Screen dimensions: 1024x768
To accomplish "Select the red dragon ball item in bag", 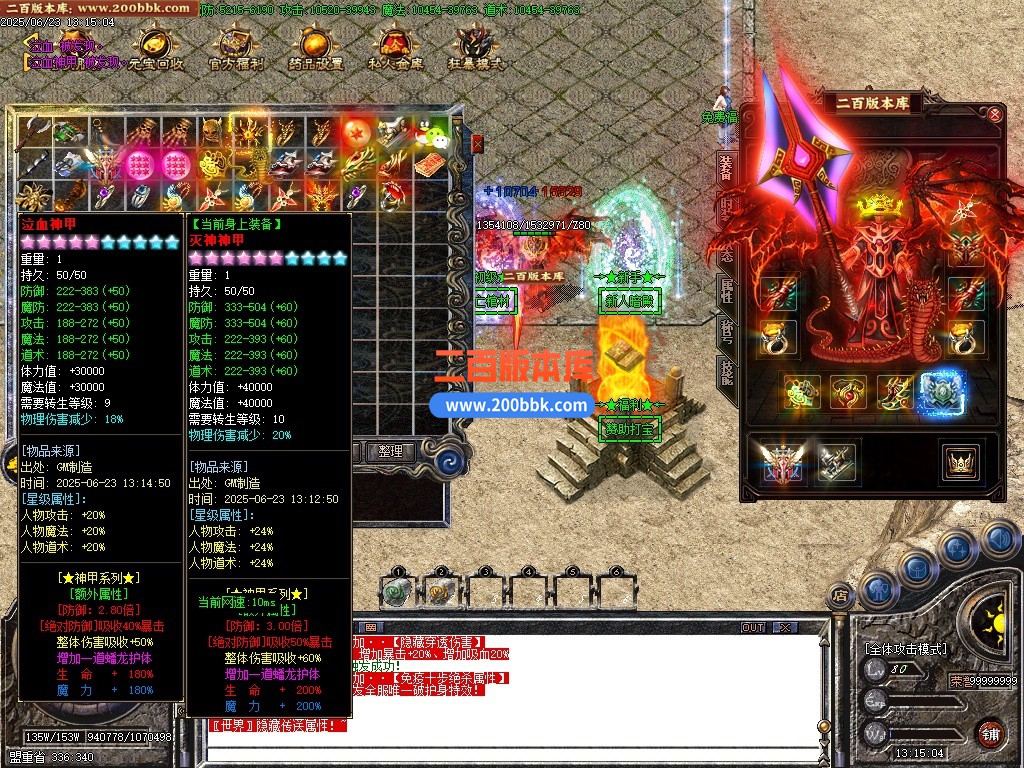I will (357, 131).
